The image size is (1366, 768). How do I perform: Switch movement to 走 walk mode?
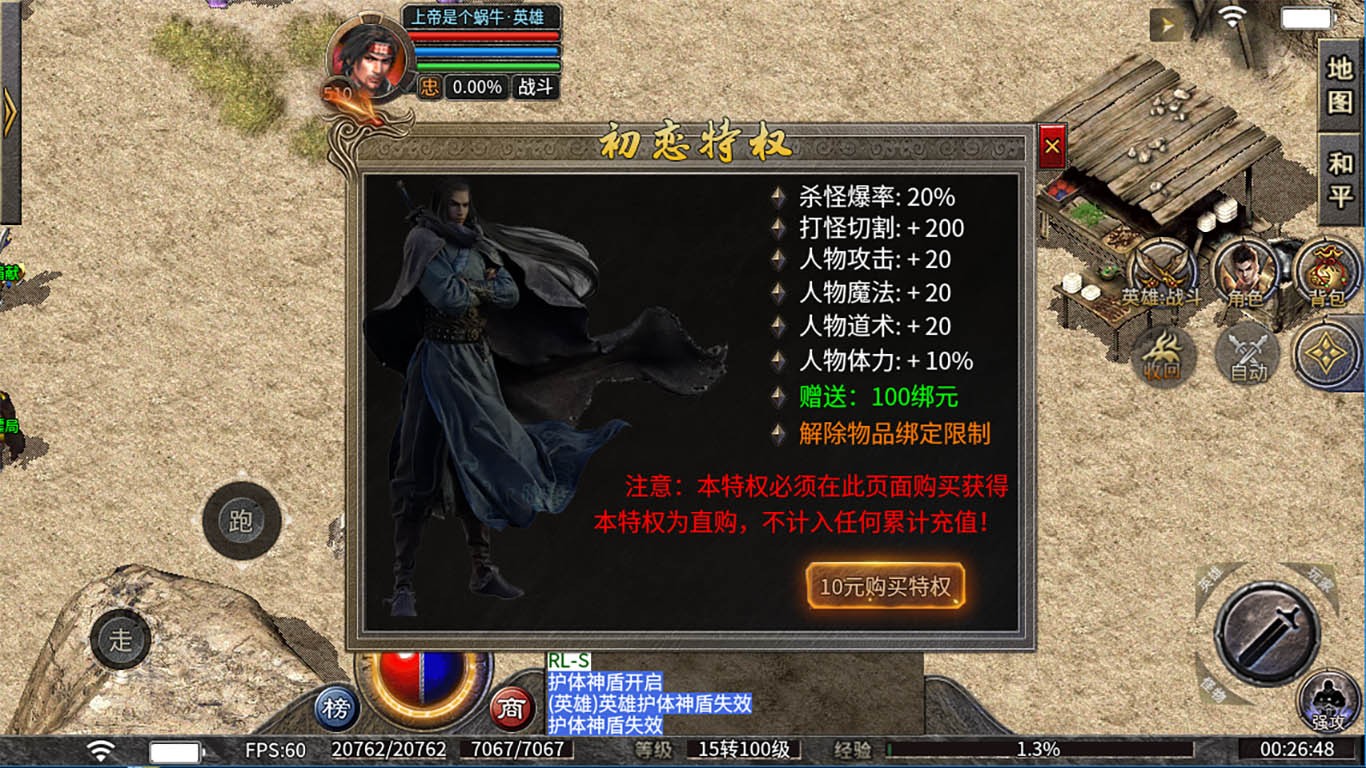pos(120,641)
